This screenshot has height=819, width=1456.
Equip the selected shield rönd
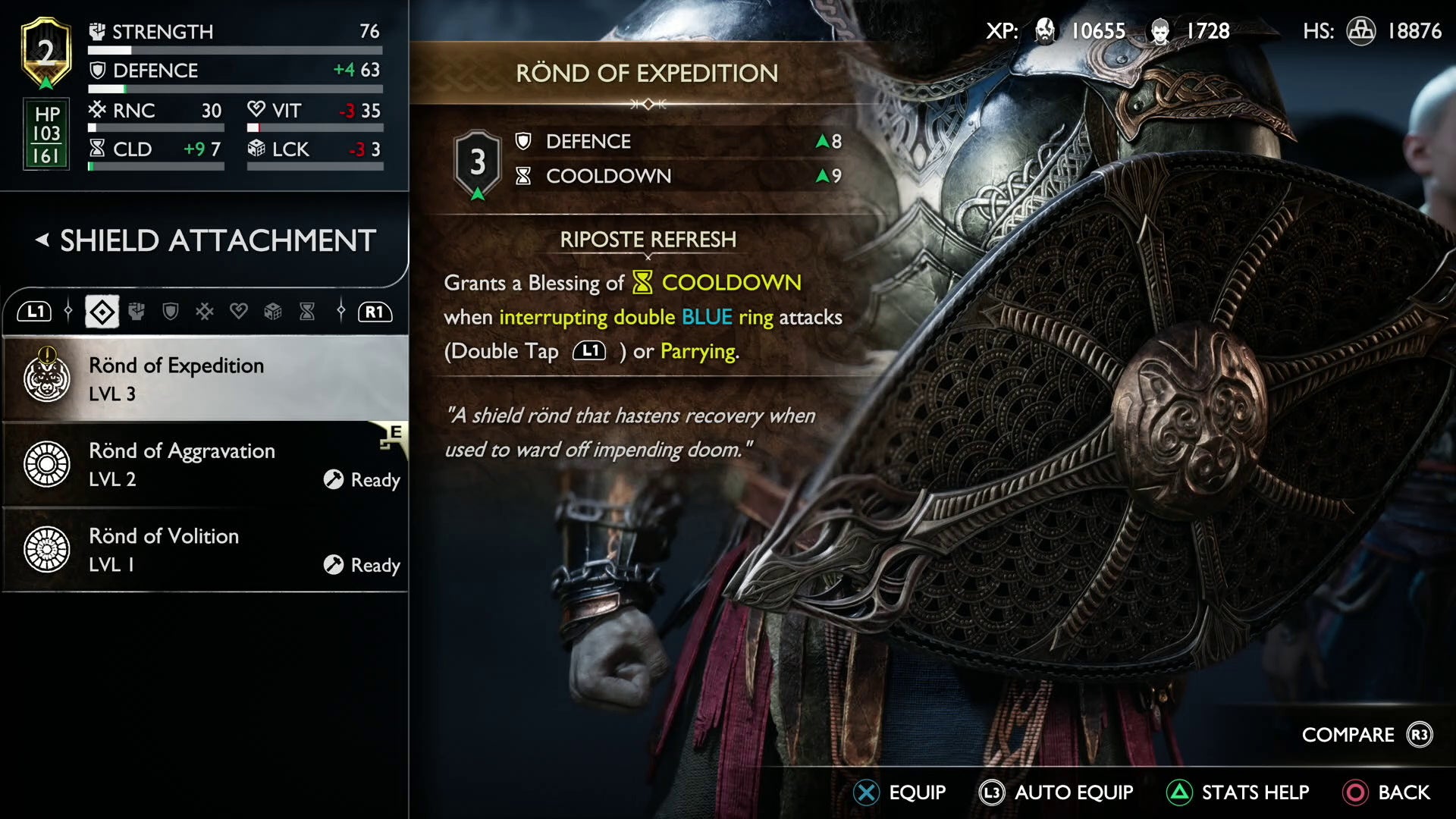tap(899, 792)
